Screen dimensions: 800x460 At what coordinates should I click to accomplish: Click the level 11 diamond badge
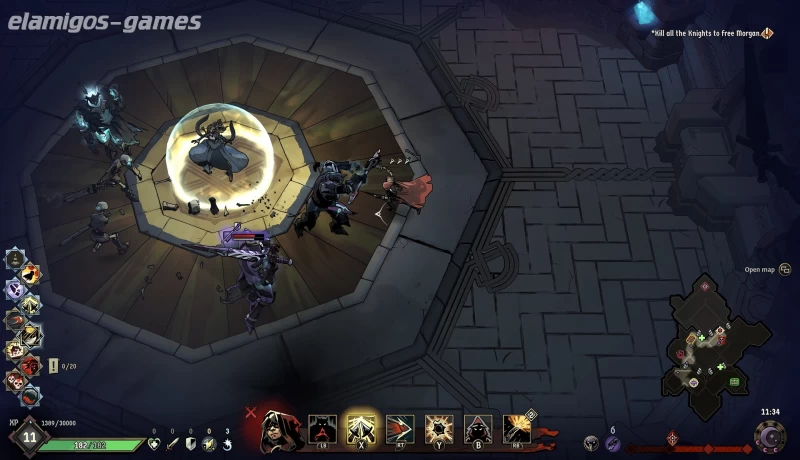28,437
